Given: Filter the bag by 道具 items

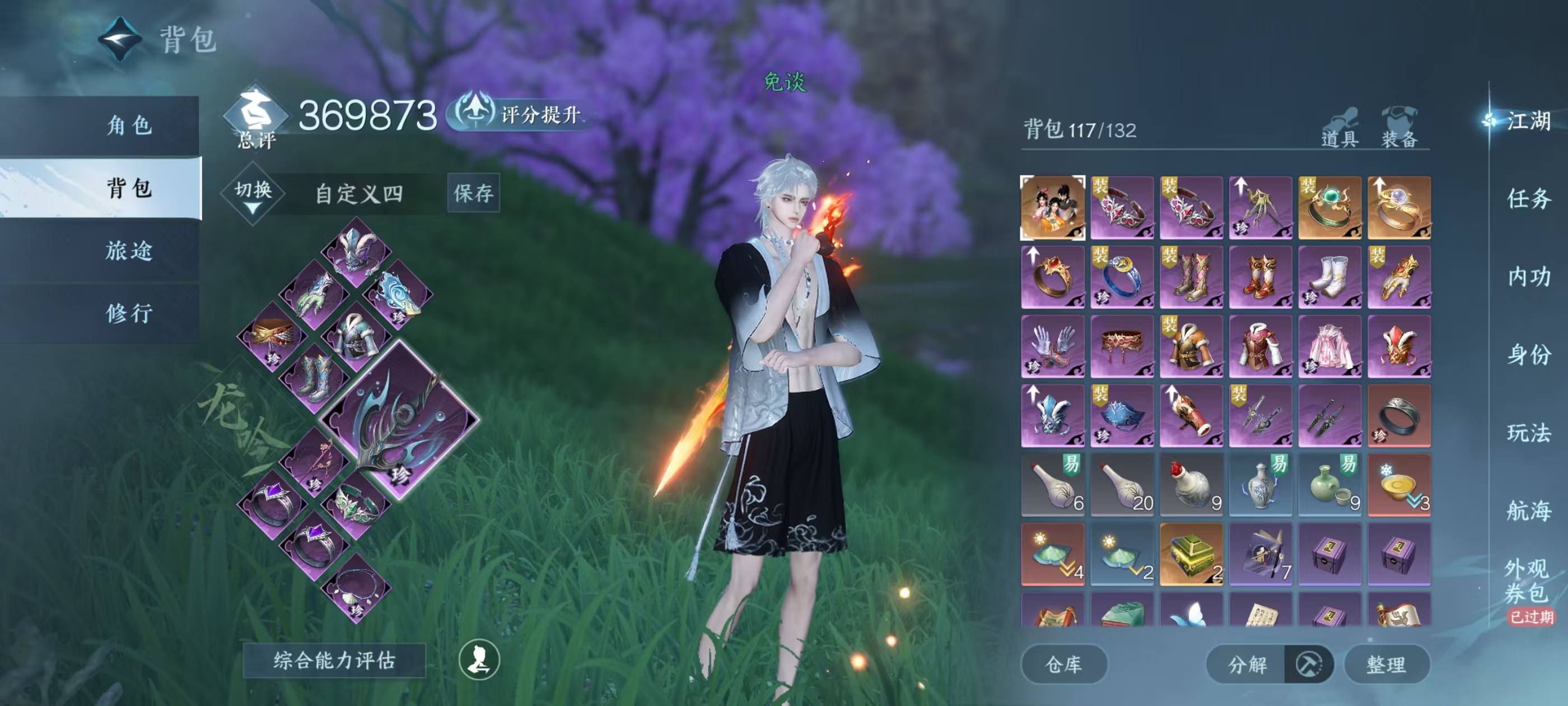Looking at the screenshot, I should tap(1339, 128).
